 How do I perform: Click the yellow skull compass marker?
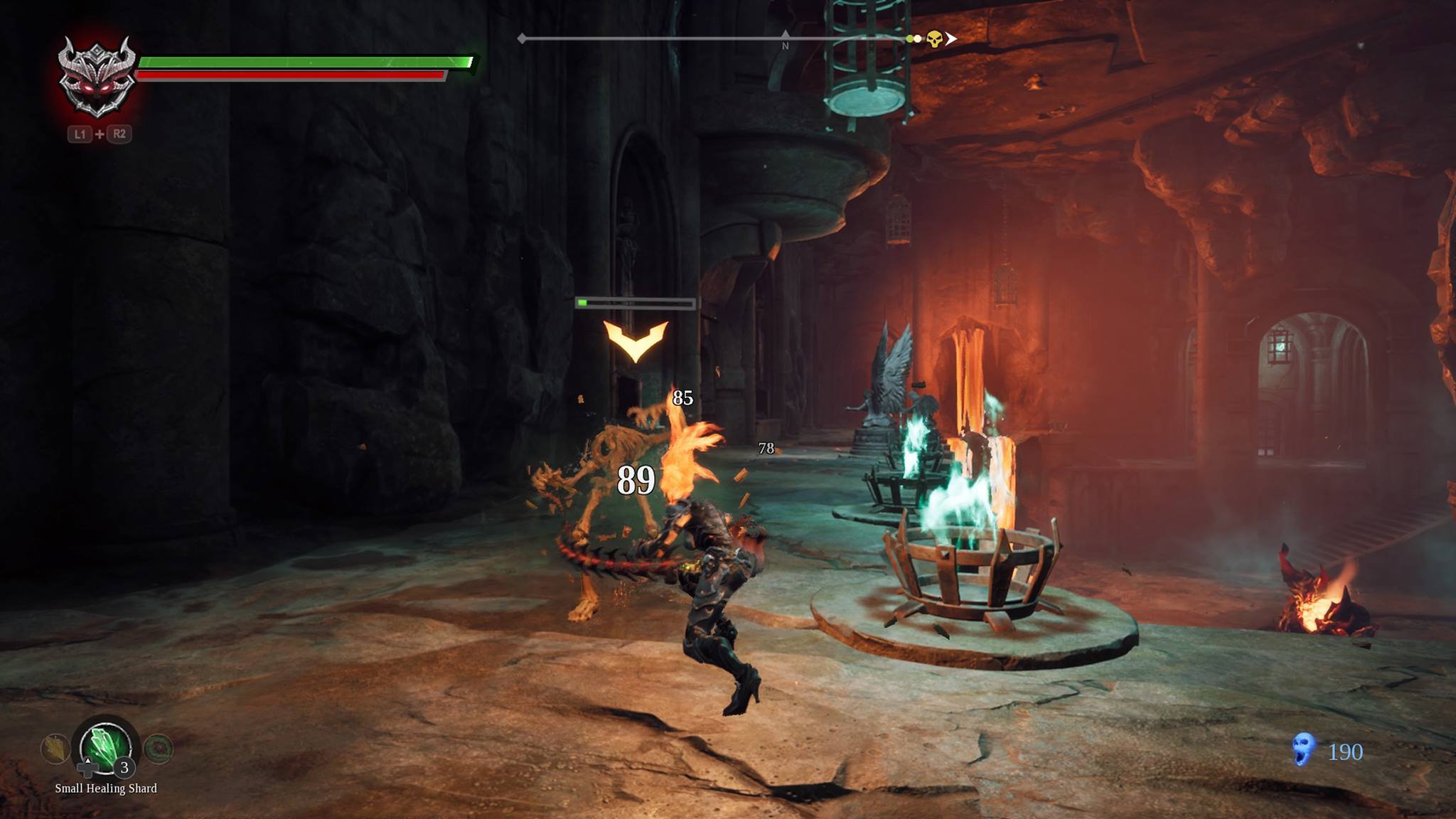pyautogui.click(x=934, y=39)
